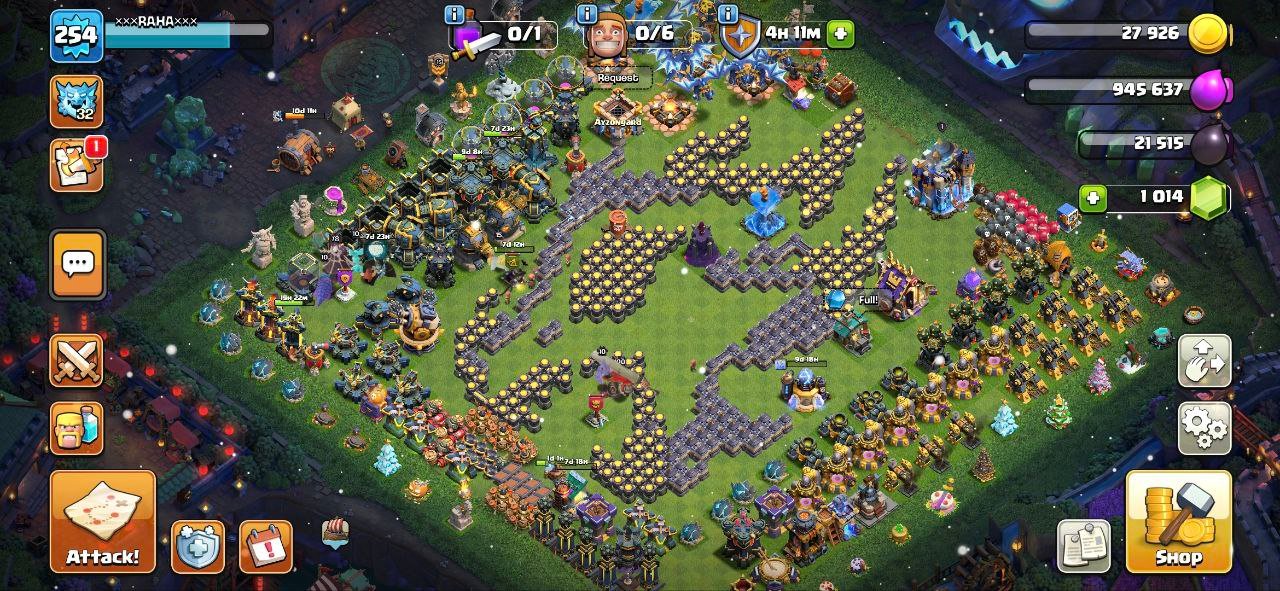
Task: Open the crossed swords clan war menu
Action: (77, 360)
